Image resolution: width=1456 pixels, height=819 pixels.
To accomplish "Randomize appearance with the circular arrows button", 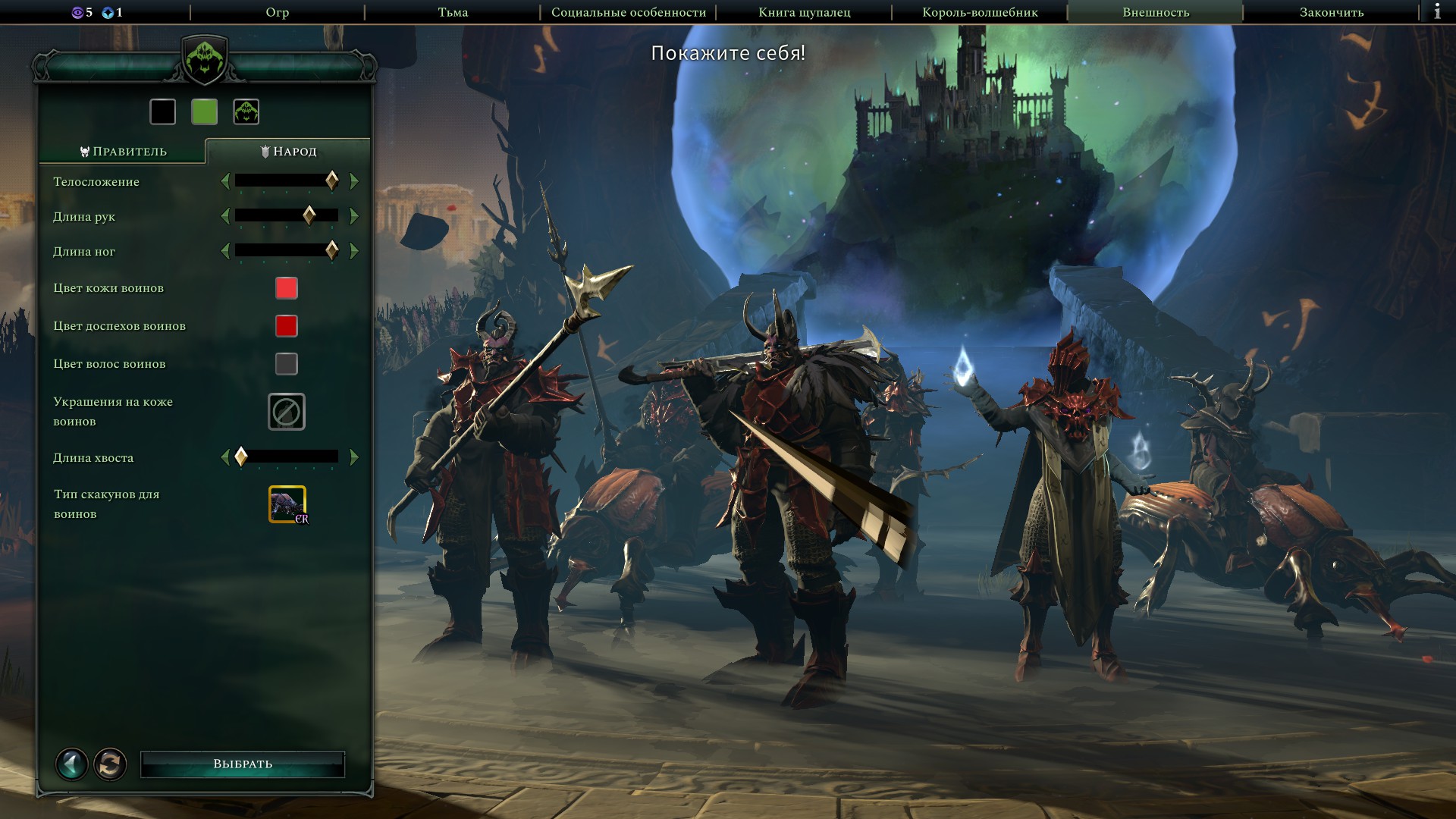I will pos(110,764).
